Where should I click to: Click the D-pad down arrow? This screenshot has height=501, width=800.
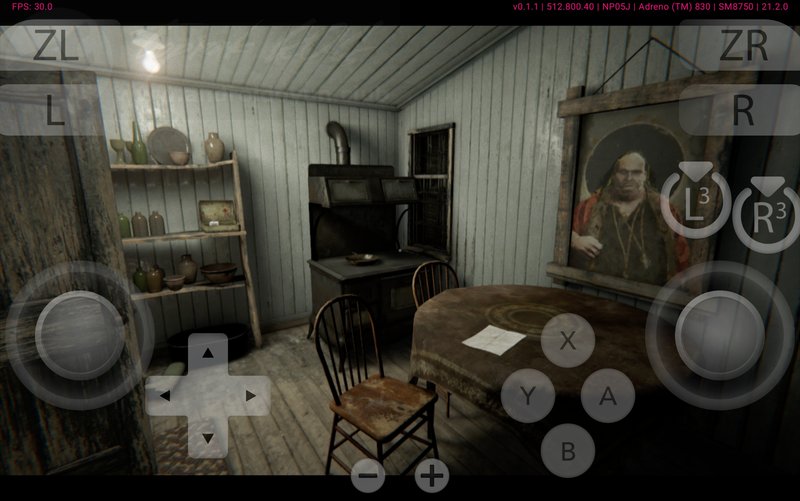click(208, 438)
